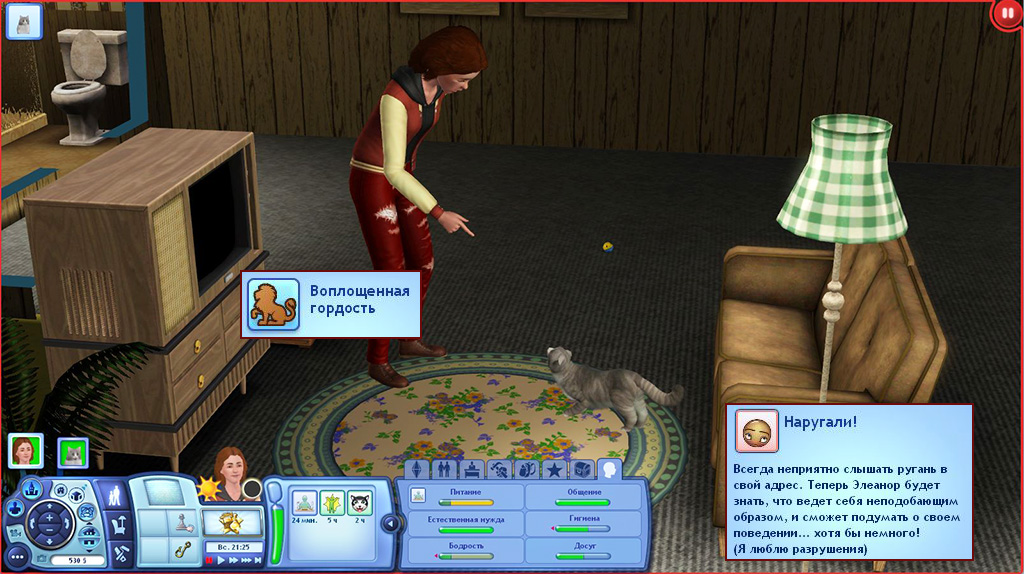
Task: Click the red pause indicator button
Action: click(x=1007, y=14)
